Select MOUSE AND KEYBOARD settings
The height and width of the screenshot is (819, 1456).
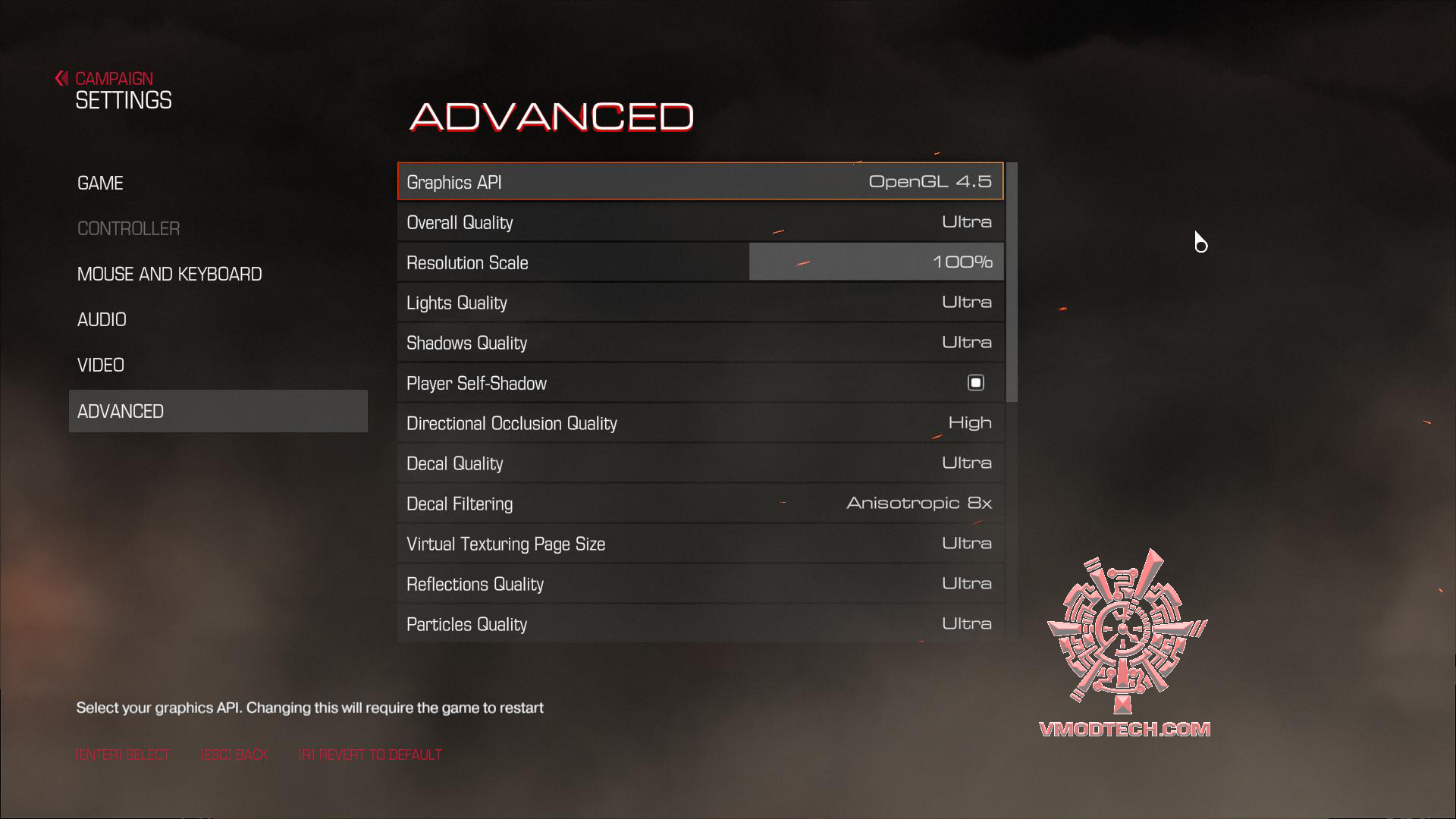169,274
